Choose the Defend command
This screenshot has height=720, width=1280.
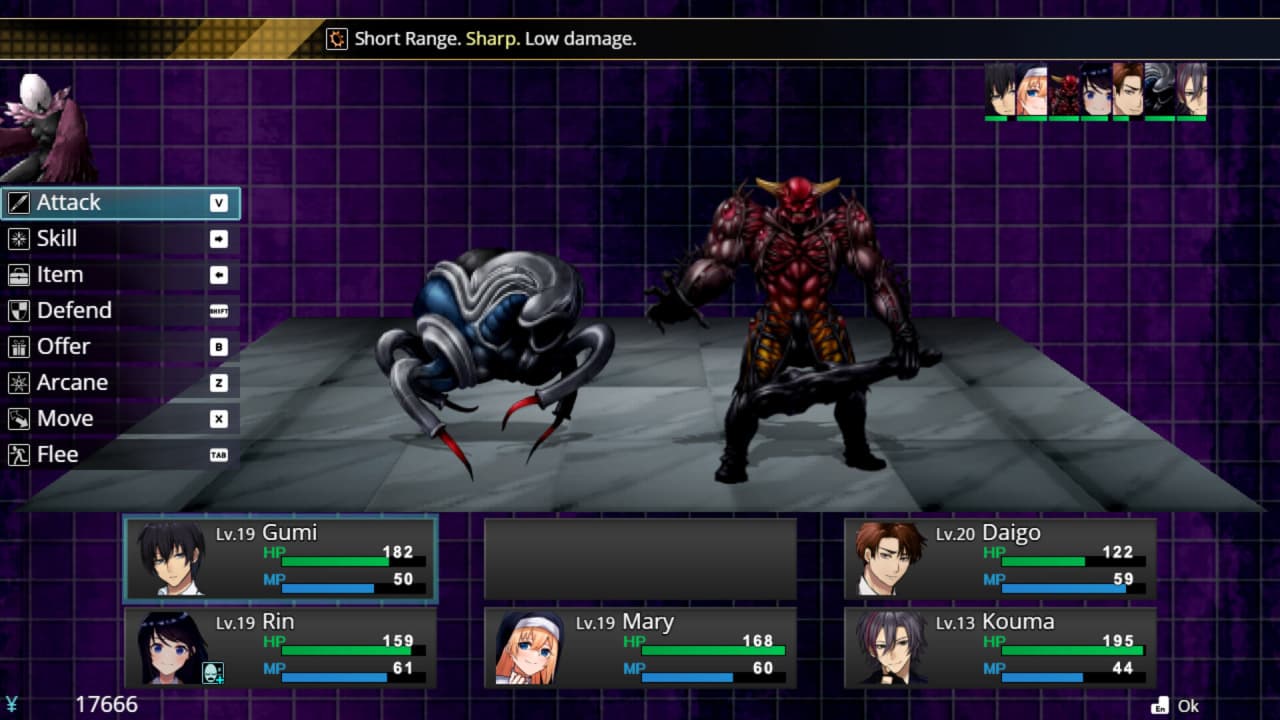coord(120,311)
